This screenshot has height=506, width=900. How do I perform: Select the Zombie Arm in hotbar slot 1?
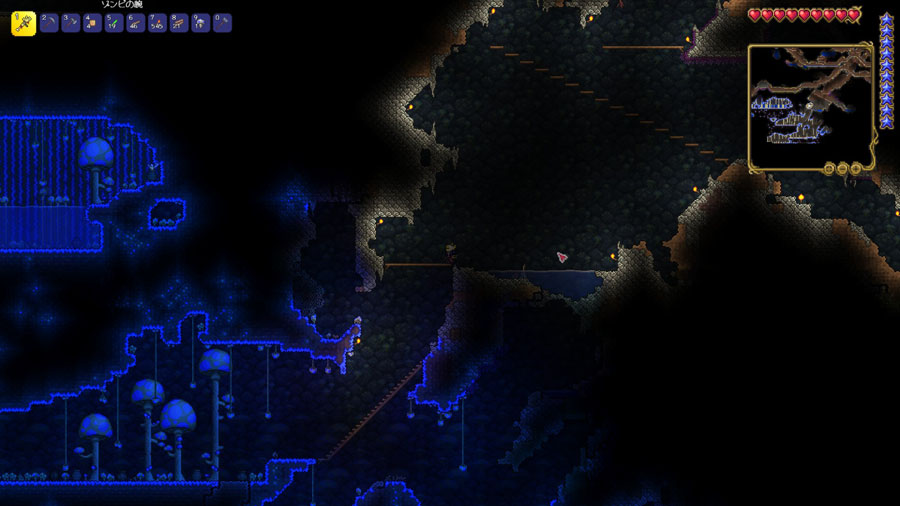click(x=23, y=23)
